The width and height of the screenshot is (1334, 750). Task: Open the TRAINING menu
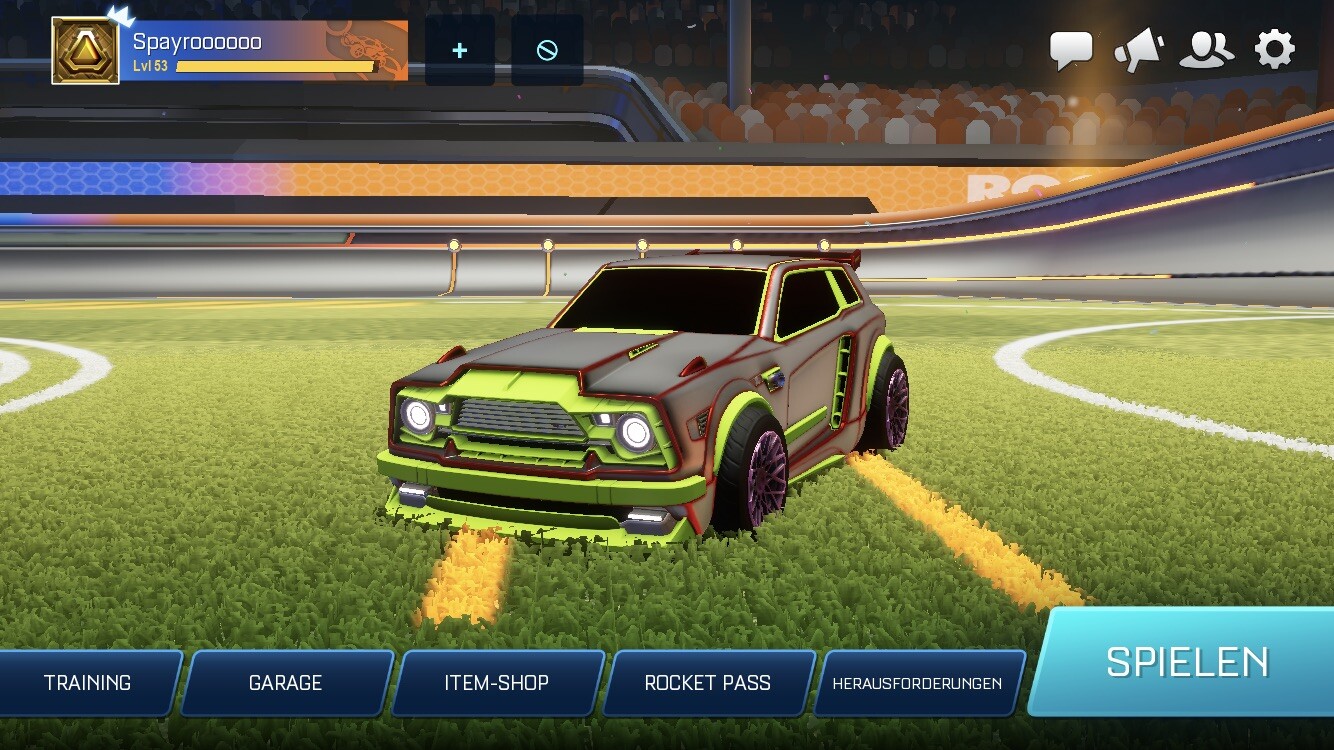tap(86, 683)
